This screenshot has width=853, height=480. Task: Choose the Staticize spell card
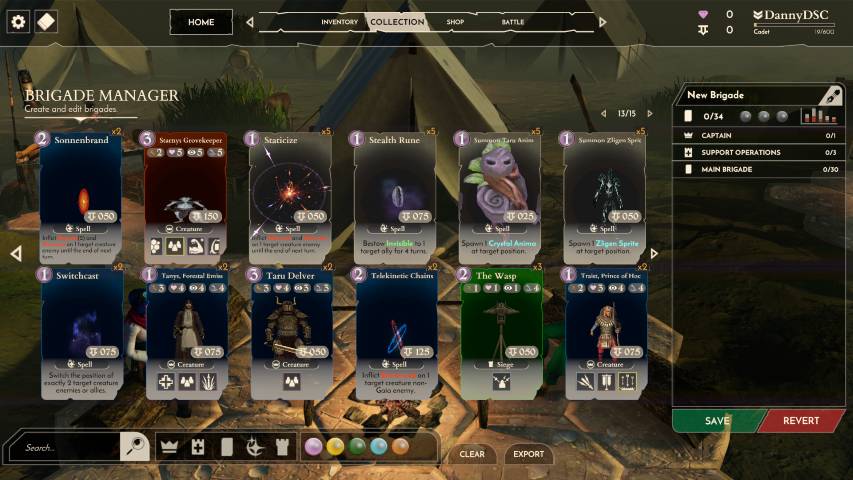tap(289, 195)
